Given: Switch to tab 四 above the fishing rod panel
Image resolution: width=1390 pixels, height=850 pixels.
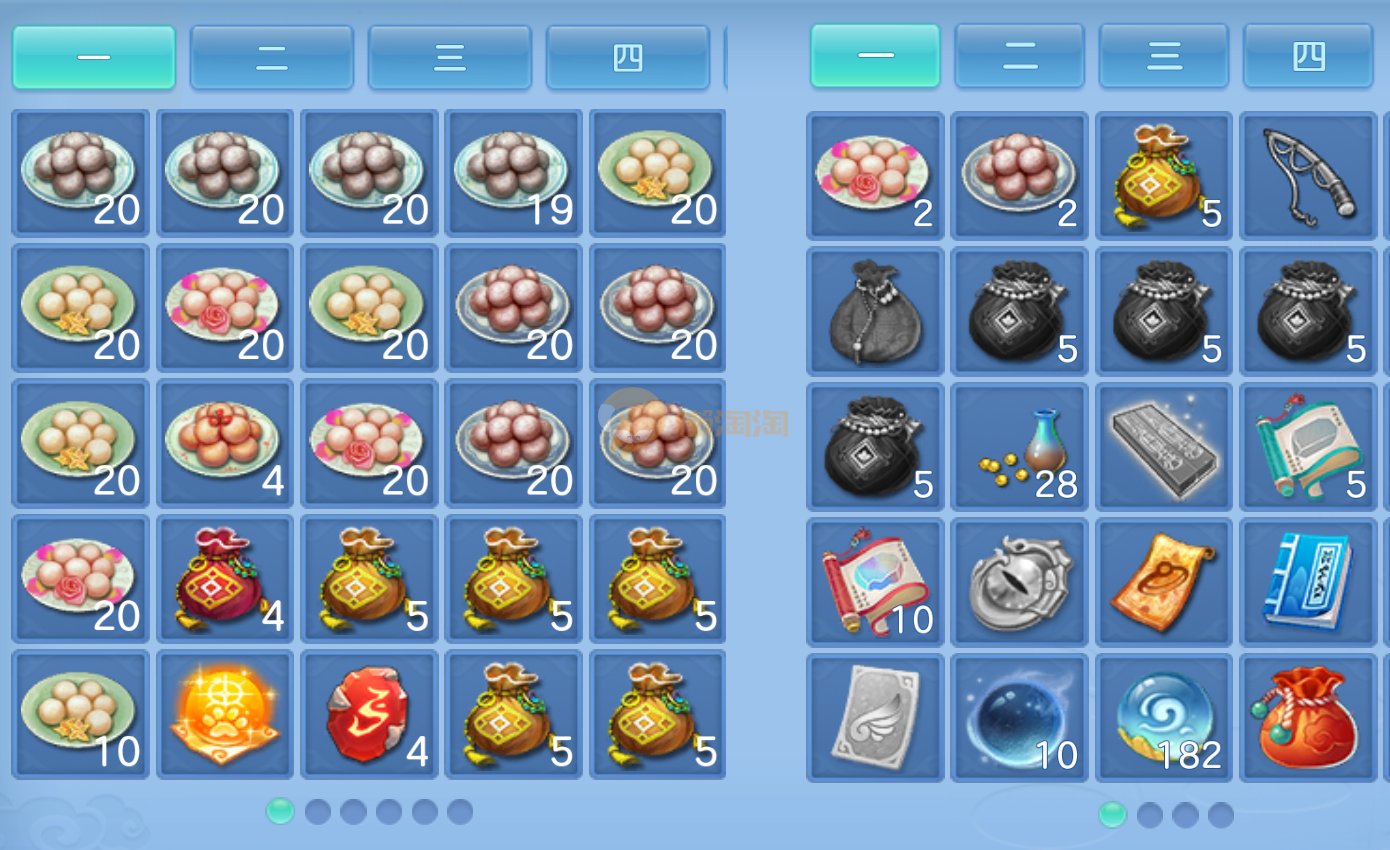Looking at the screenshot, I should [x=1307, y=56].
